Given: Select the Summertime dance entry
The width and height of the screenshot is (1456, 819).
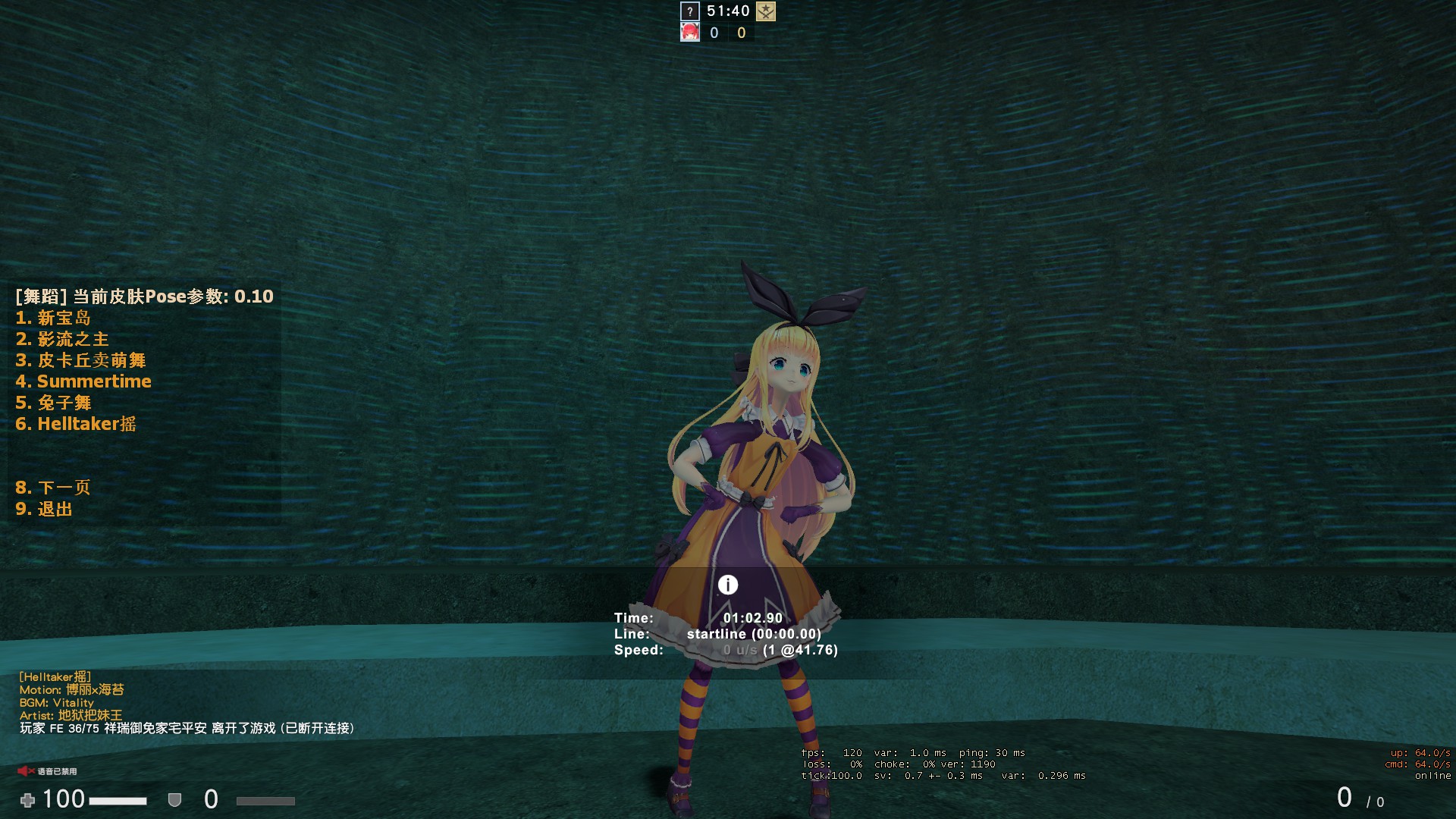Looking at the screenshot, I should pos(83,381).
